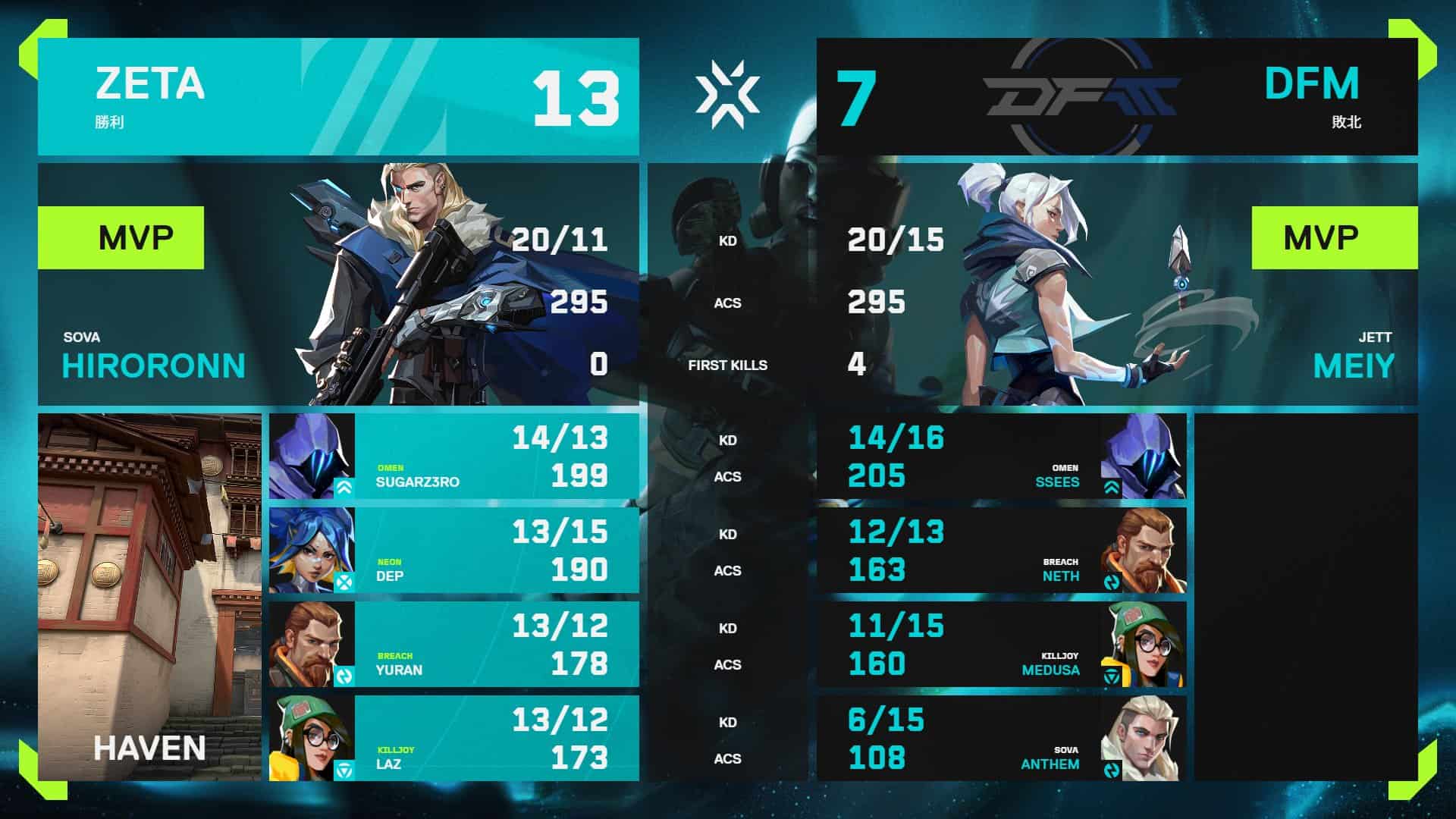Click the DFM team header banner
Viewport: 1456px width, 819px height.
(1116, 96)
